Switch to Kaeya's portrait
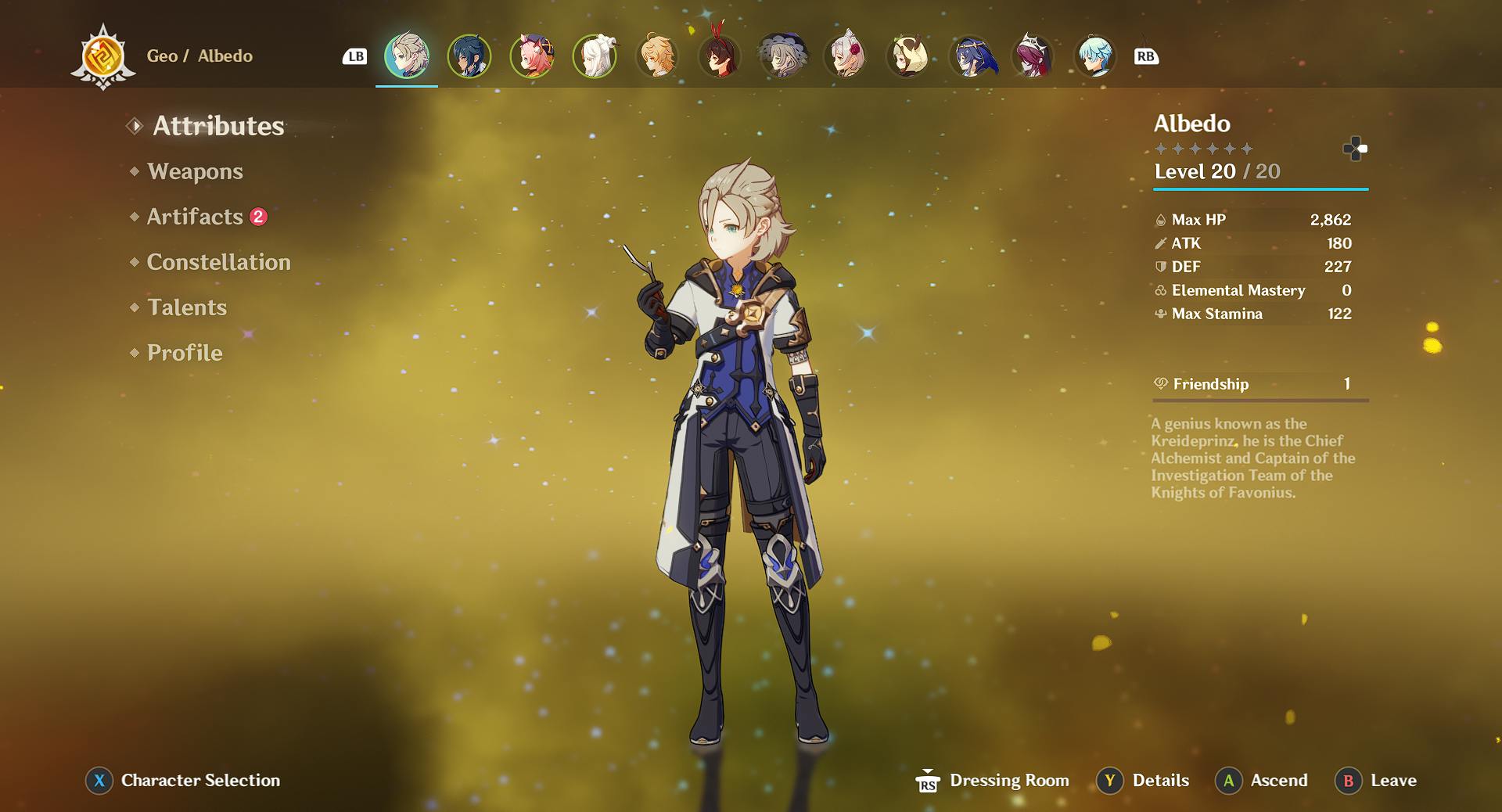 [x=469, y=56]
